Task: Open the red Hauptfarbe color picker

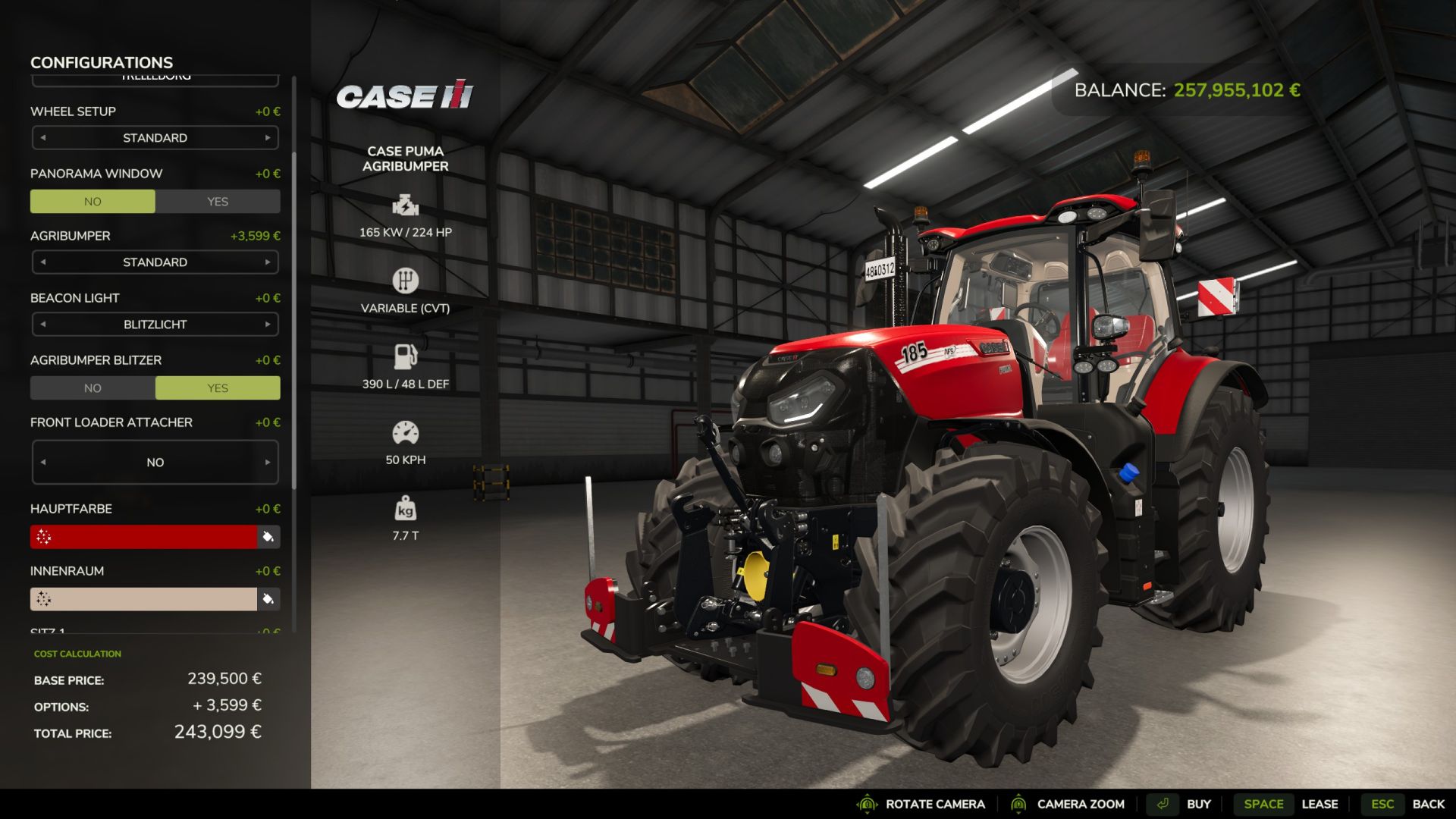Action: [x=144, y=537]
